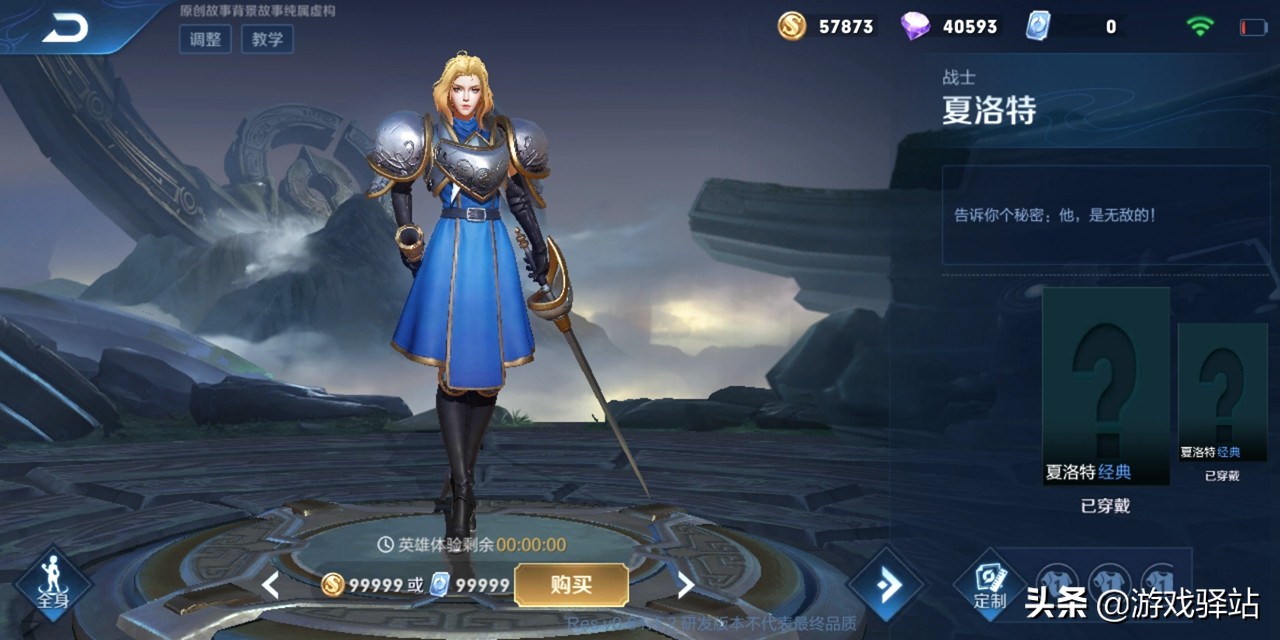Go back using the return arrow button
Image resolution: width=1280 pixels, height=640 pixels.
64,29
